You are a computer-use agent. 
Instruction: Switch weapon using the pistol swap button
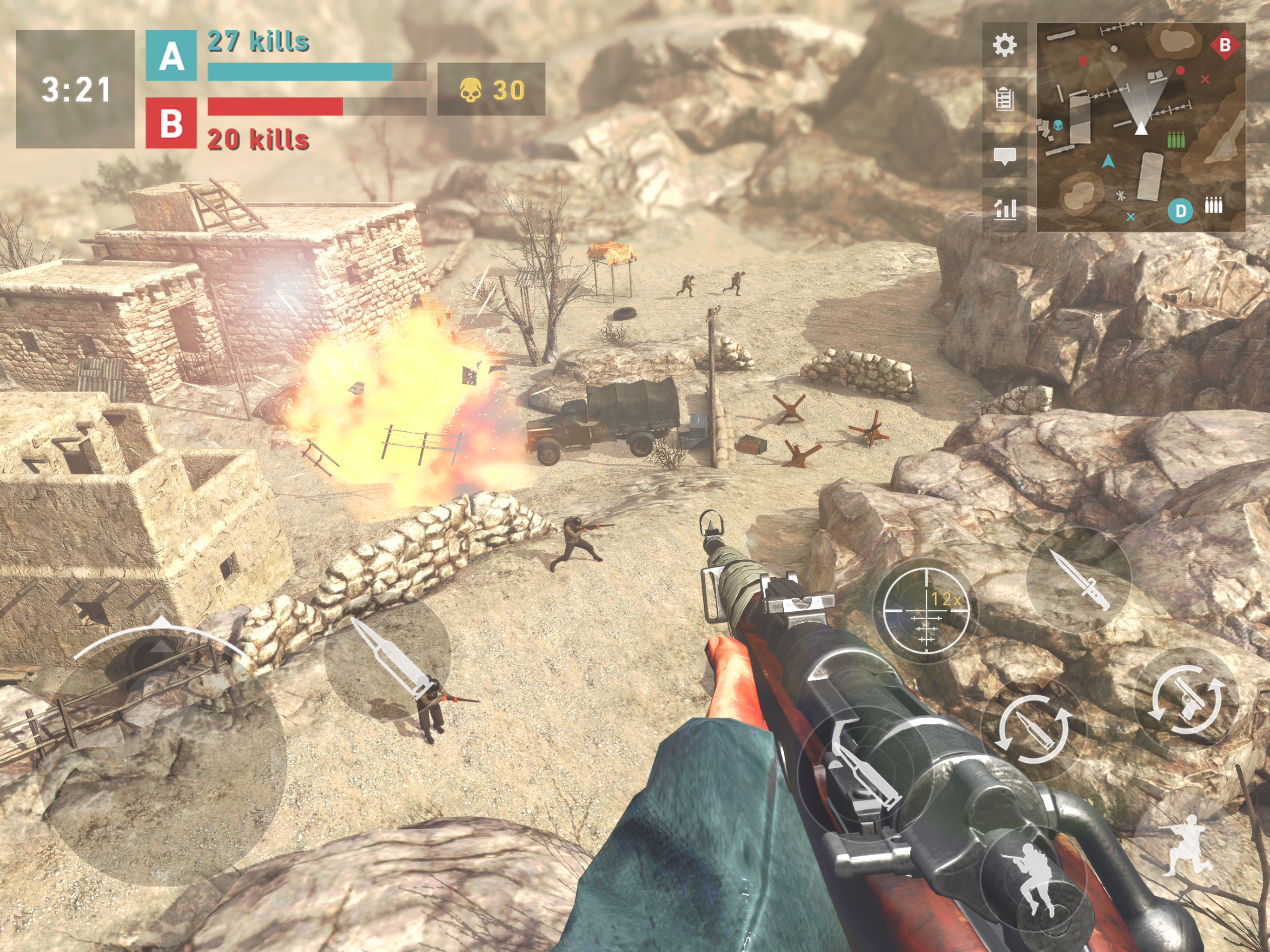1186,700
